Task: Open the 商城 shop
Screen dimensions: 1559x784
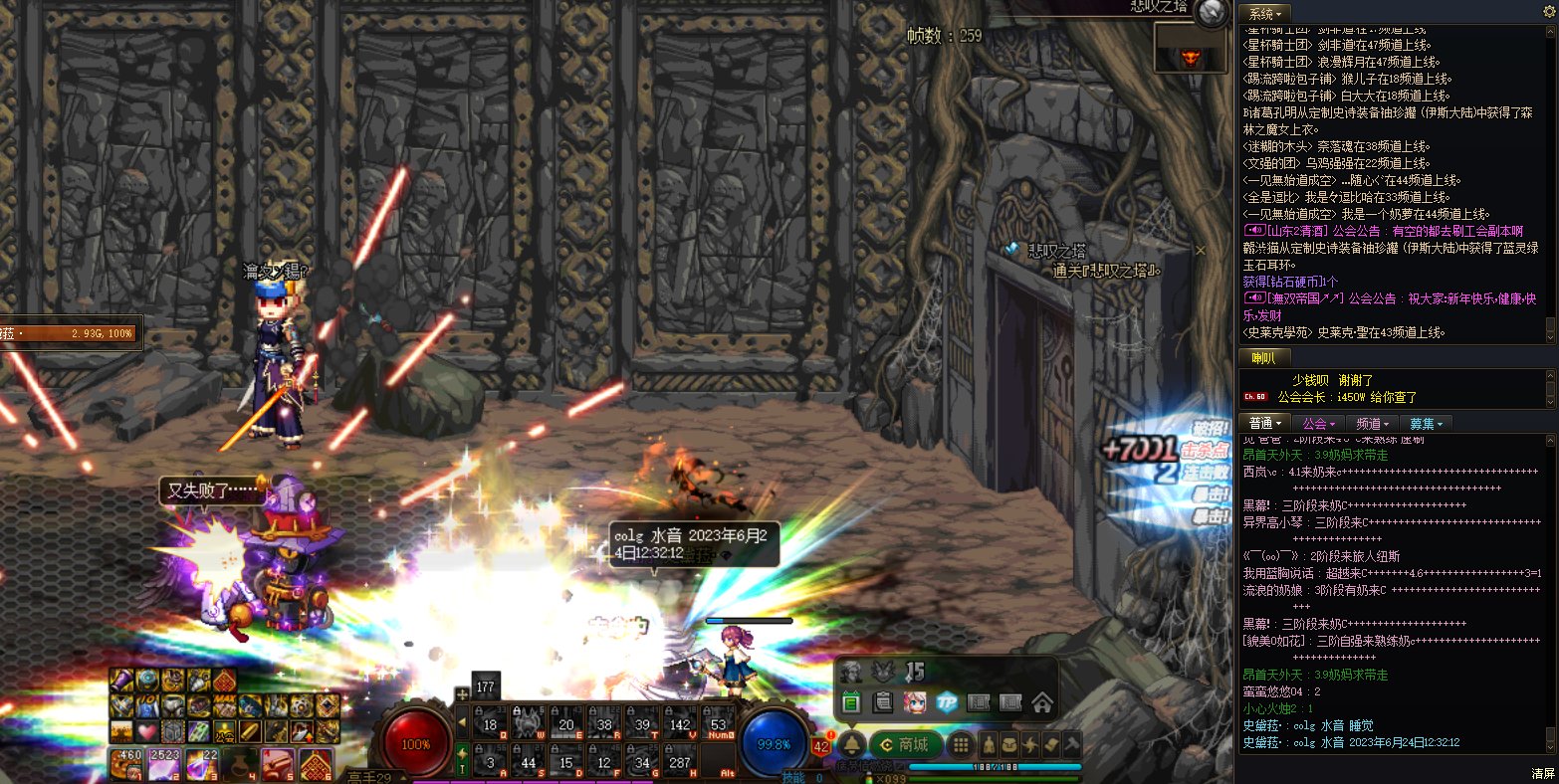Action: click(905, 744)
